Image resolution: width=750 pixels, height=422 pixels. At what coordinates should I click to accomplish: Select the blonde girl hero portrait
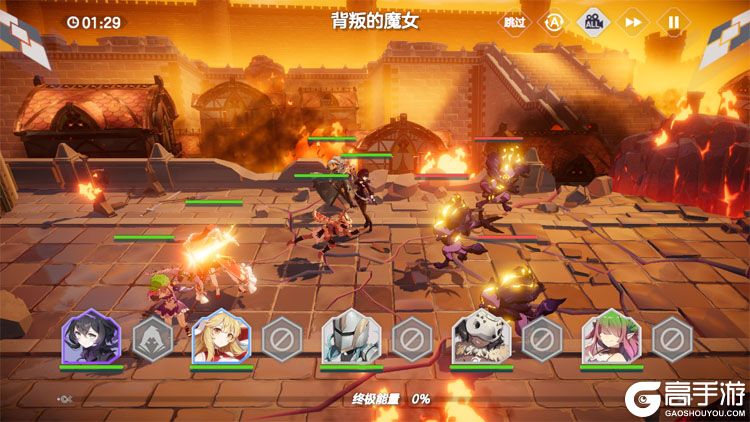(221, 337)
